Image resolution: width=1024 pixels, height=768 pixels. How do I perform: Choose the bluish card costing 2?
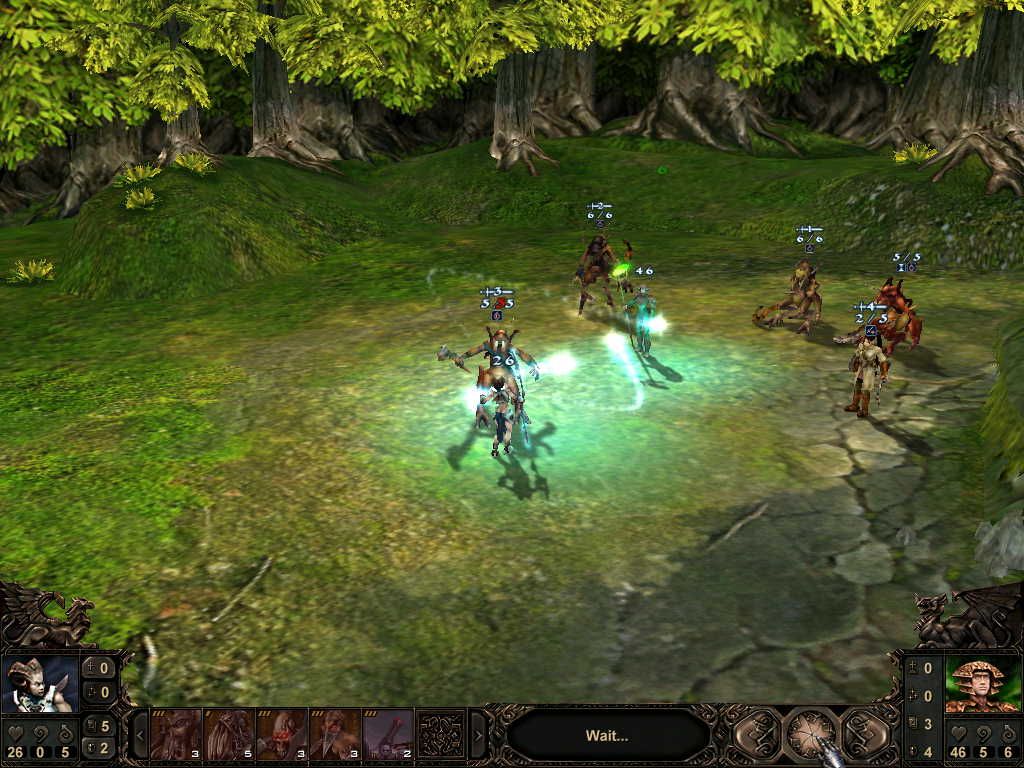point(388,735)
